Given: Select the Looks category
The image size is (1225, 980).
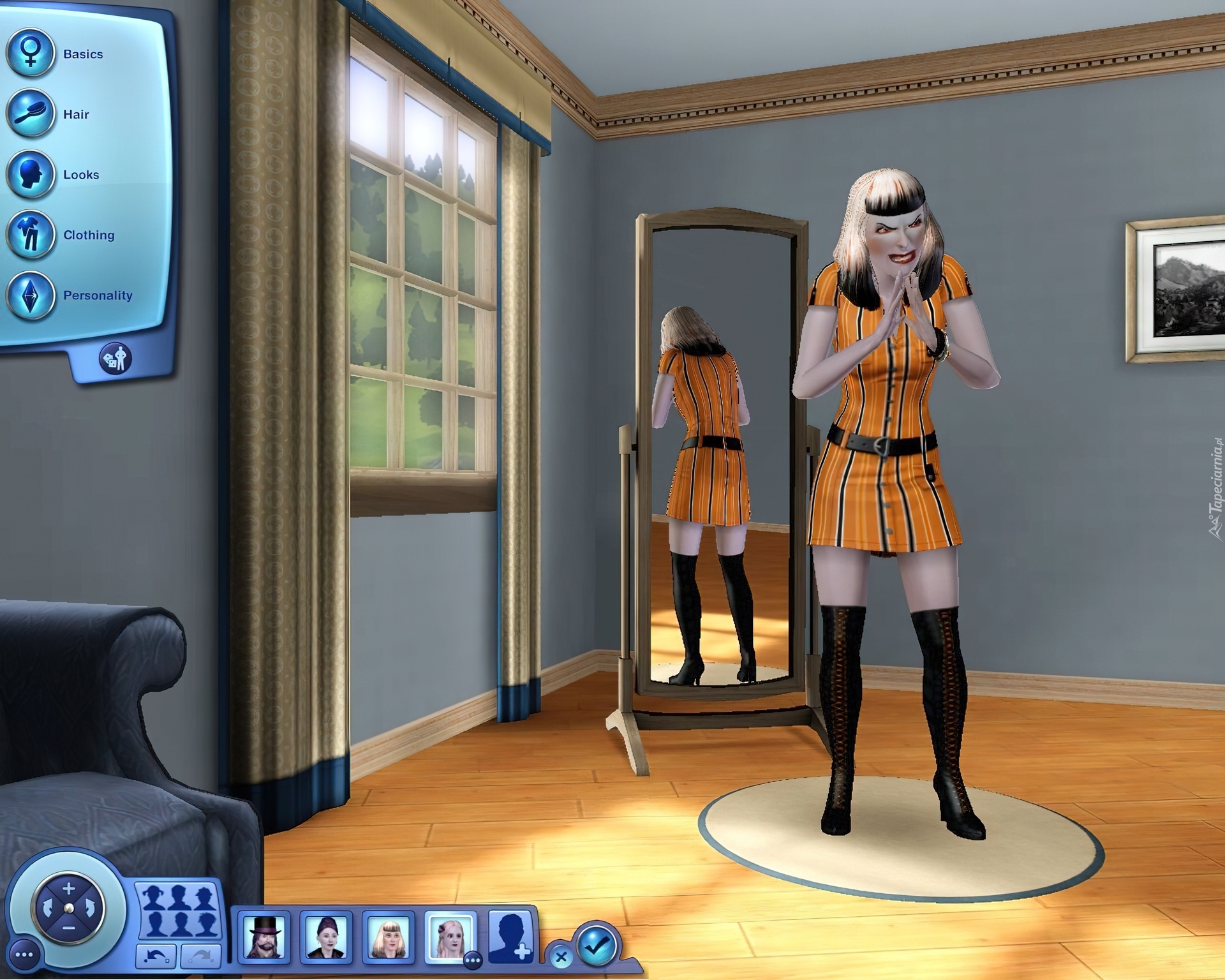Looking at the screenshot, I should (x=30, y=174).
